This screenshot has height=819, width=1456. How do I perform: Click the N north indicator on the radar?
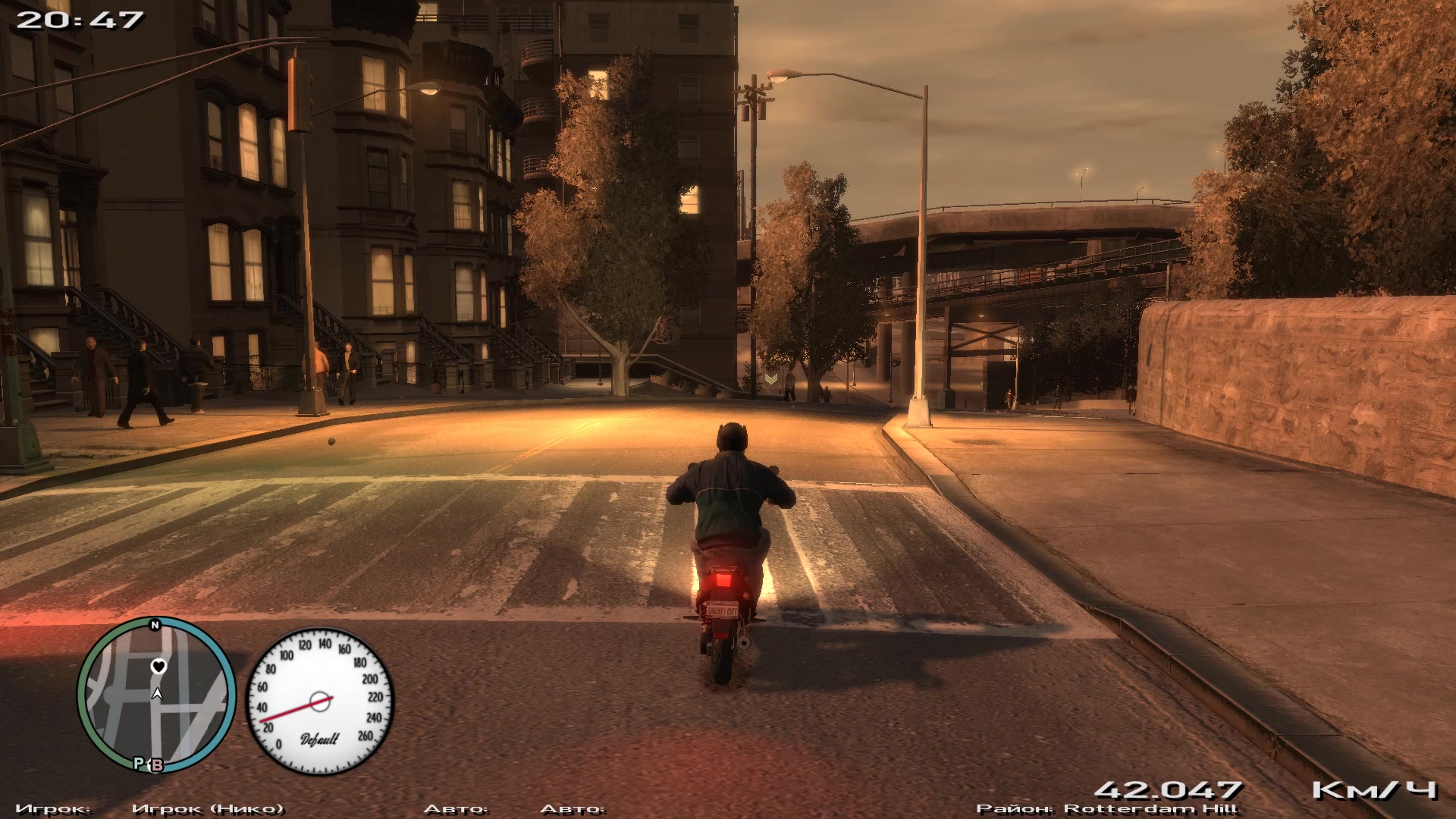tap(155, 626)
